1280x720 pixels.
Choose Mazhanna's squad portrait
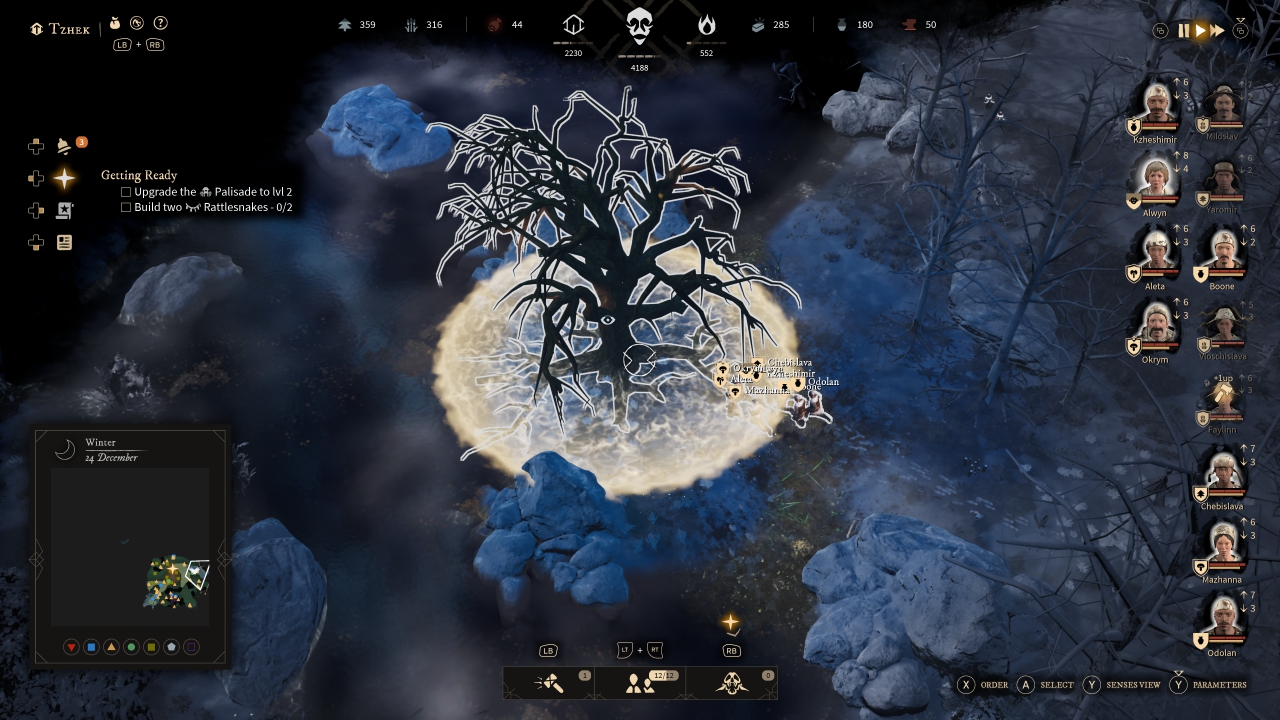[x=1222, y=547]
